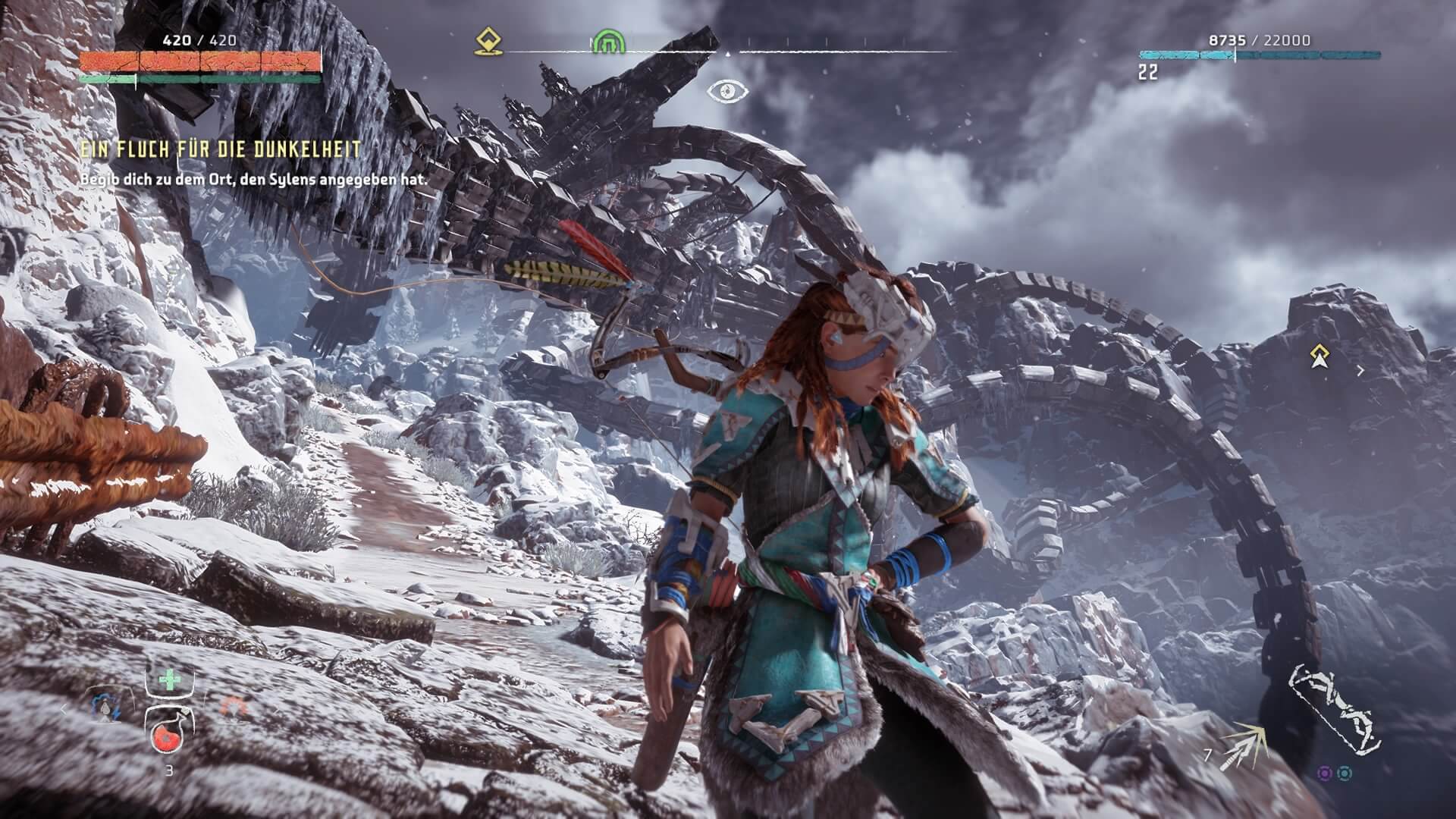The height and width of the screenshot is (819, 1456).
Task: Click the green gate icon on the compass
Action: point(606,42)
